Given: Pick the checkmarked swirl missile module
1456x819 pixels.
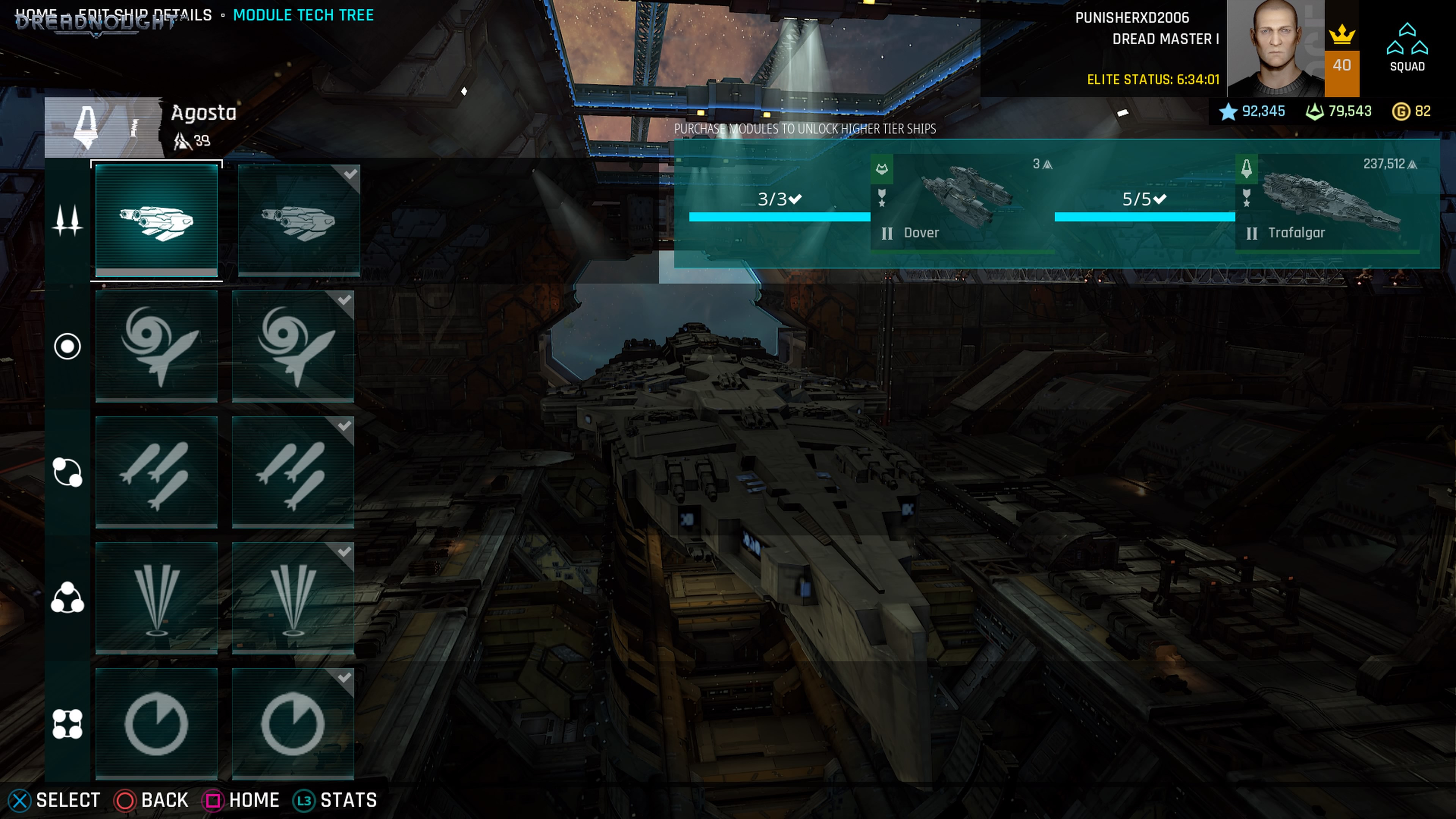Looking at the screenshot, I should pos(293,346).
